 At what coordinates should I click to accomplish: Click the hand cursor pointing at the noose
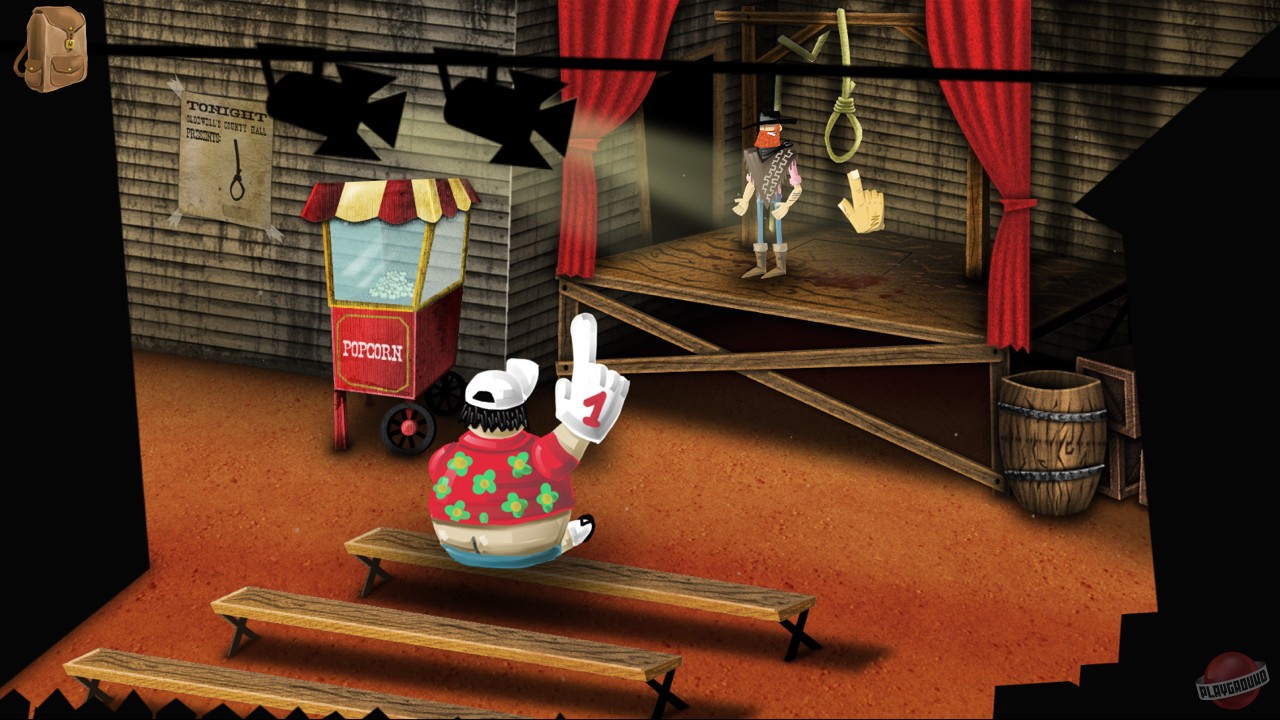pyautogui.click(x=862, y=203)
